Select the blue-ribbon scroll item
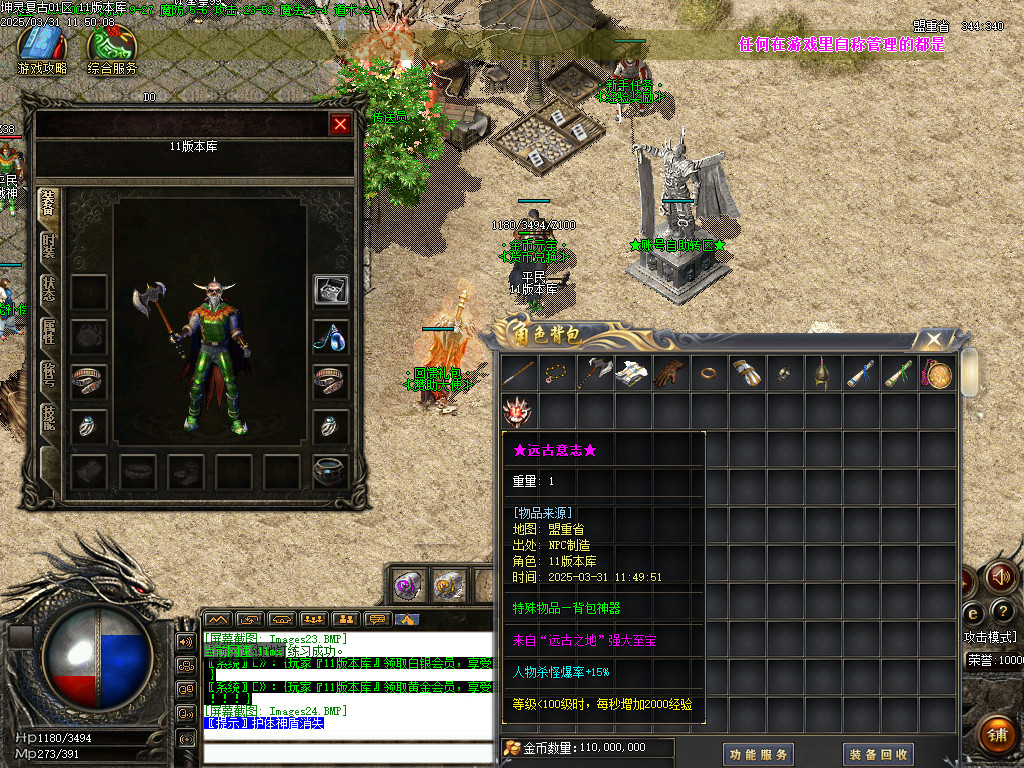 click(x=861, y=374)
